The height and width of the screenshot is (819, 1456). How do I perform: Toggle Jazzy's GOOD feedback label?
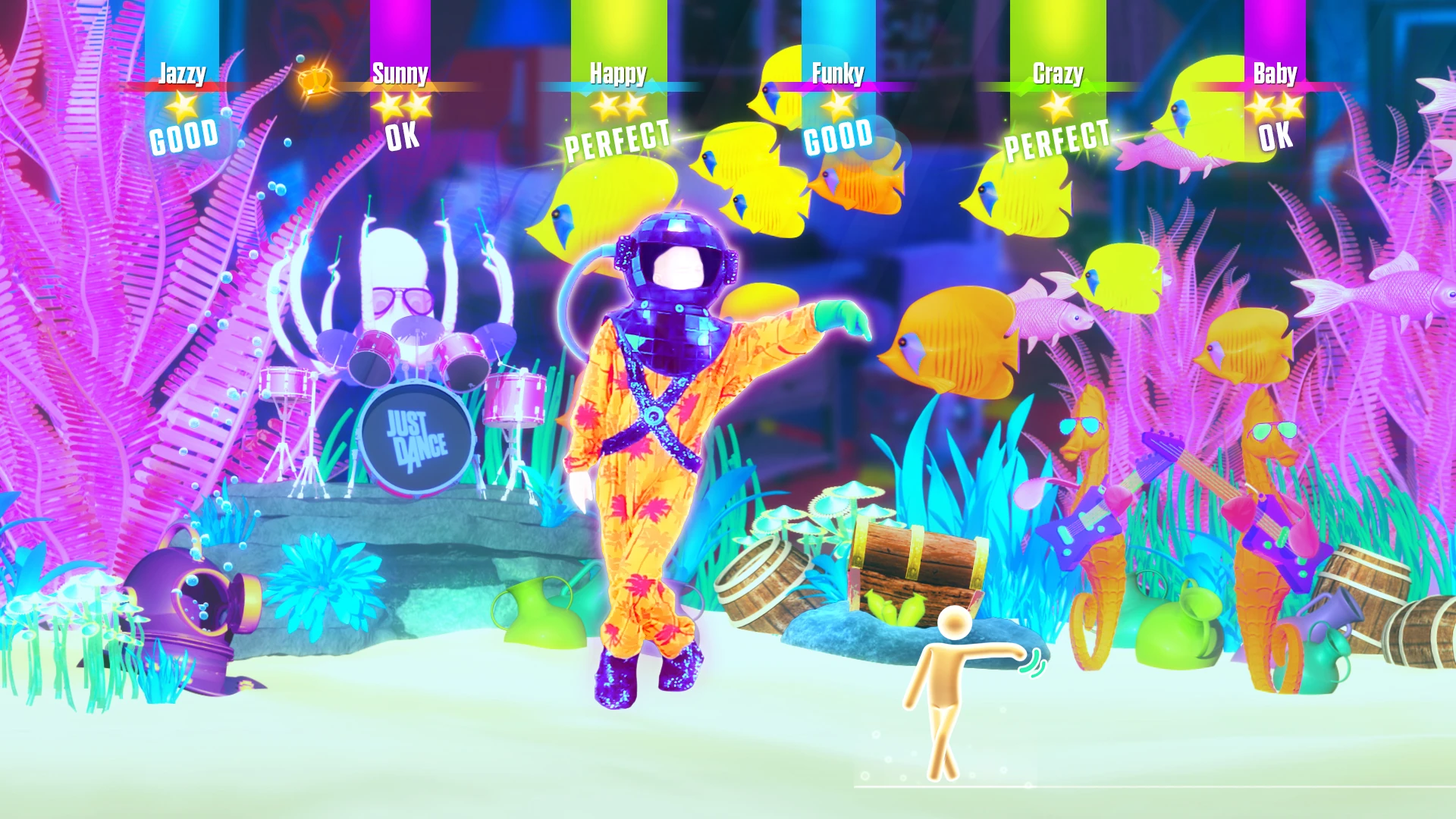[182, 136]
